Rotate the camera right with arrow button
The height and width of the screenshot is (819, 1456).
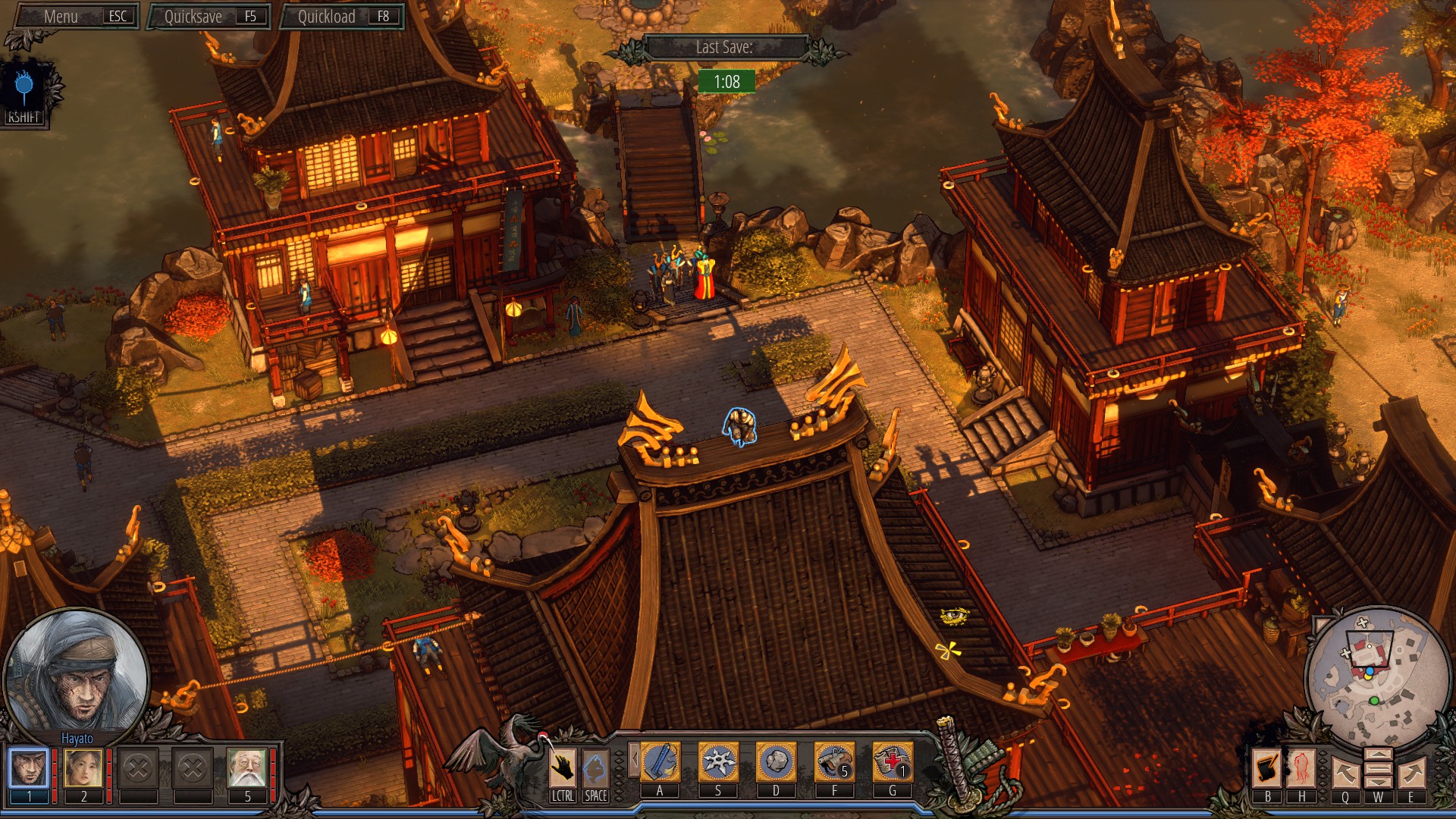(x=1411, y=773)
